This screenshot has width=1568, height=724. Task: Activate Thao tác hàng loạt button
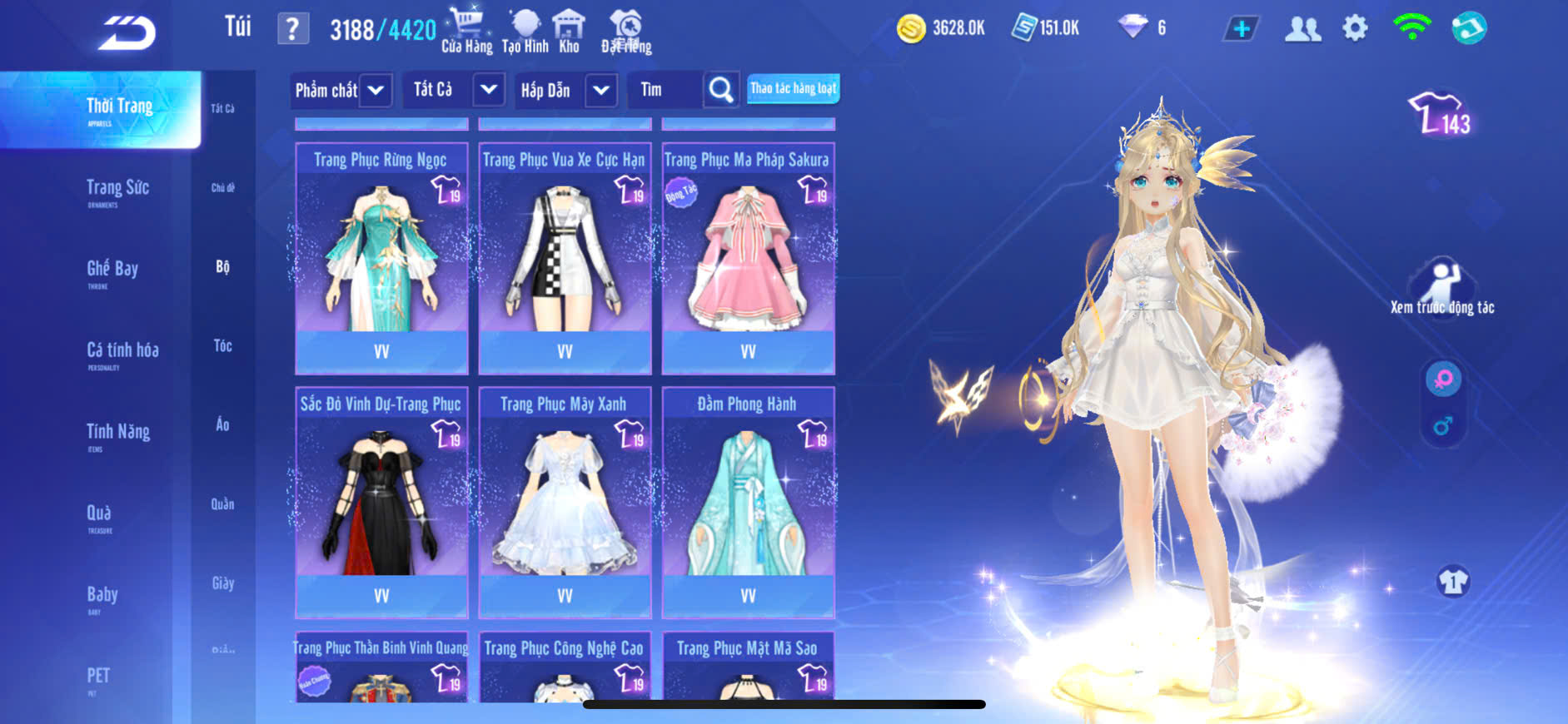[x=793, y=88]
